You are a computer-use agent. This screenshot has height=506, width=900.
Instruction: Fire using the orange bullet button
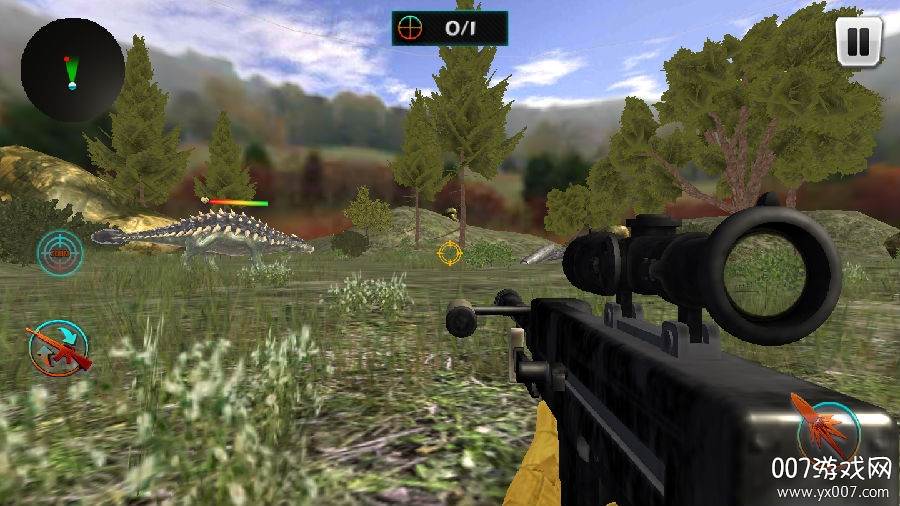pos(825,422)
